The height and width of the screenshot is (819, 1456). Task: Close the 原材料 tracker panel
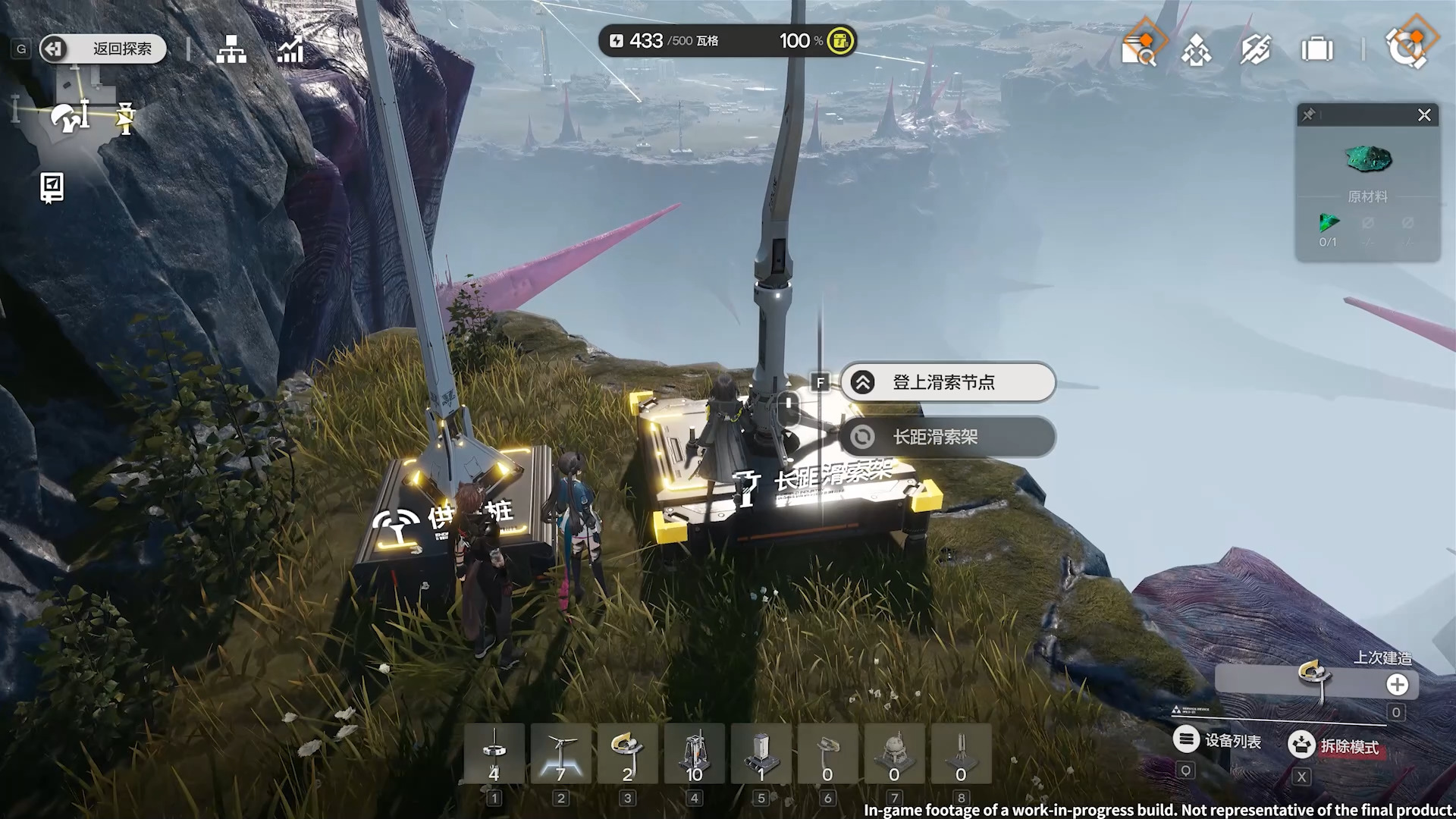pos(1424,115)
